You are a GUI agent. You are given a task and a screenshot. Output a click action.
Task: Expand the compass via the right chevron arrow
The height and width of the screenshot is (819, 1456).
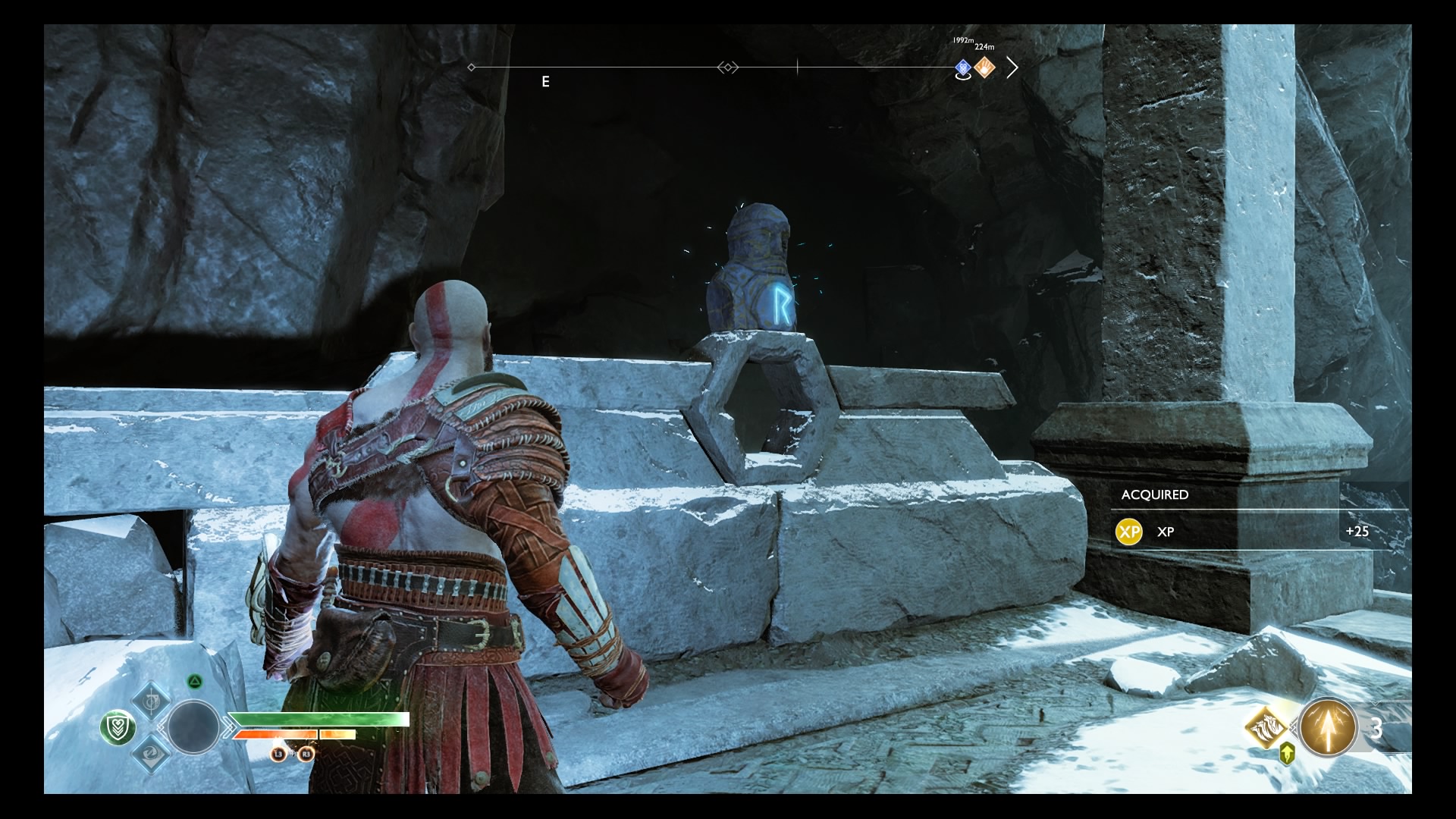pos(1013,67)
